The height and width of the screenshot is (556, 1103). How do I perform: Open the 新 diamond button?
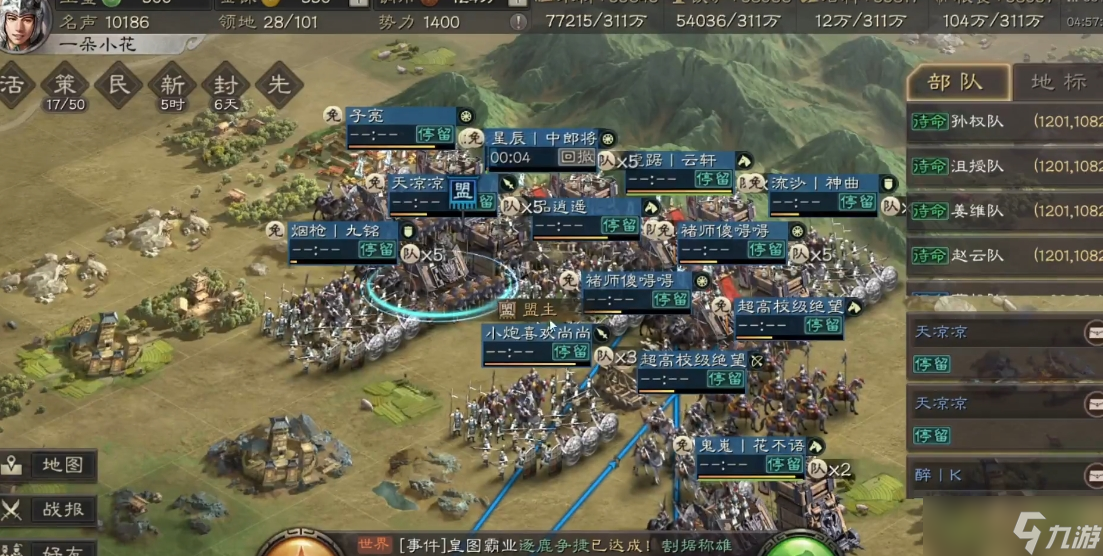172,85
